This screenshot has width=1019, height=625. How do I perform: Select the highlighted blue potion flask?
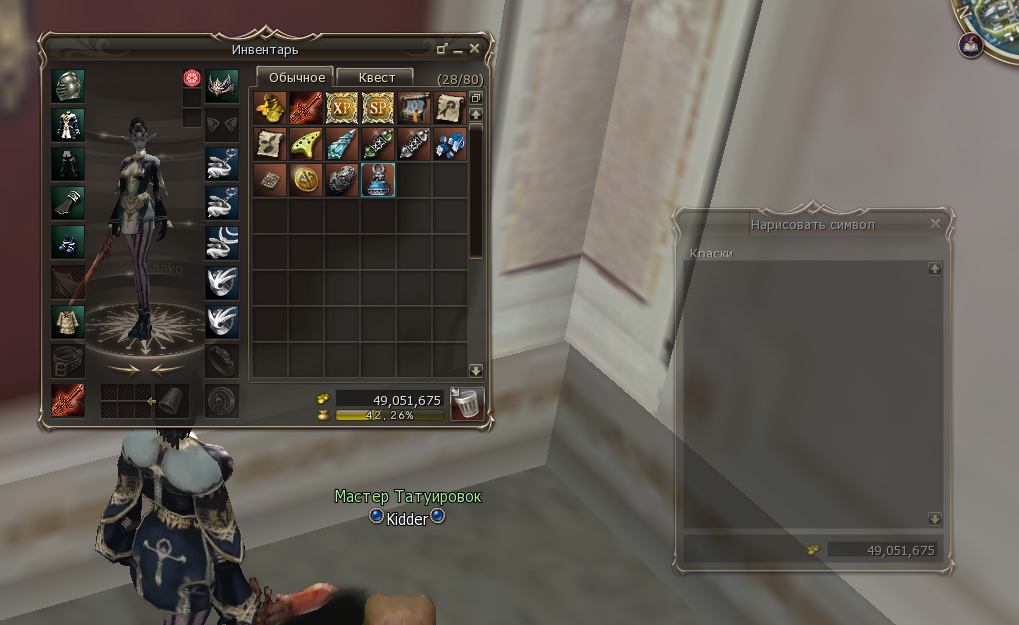pyautogui.click(x=378, y=180)
